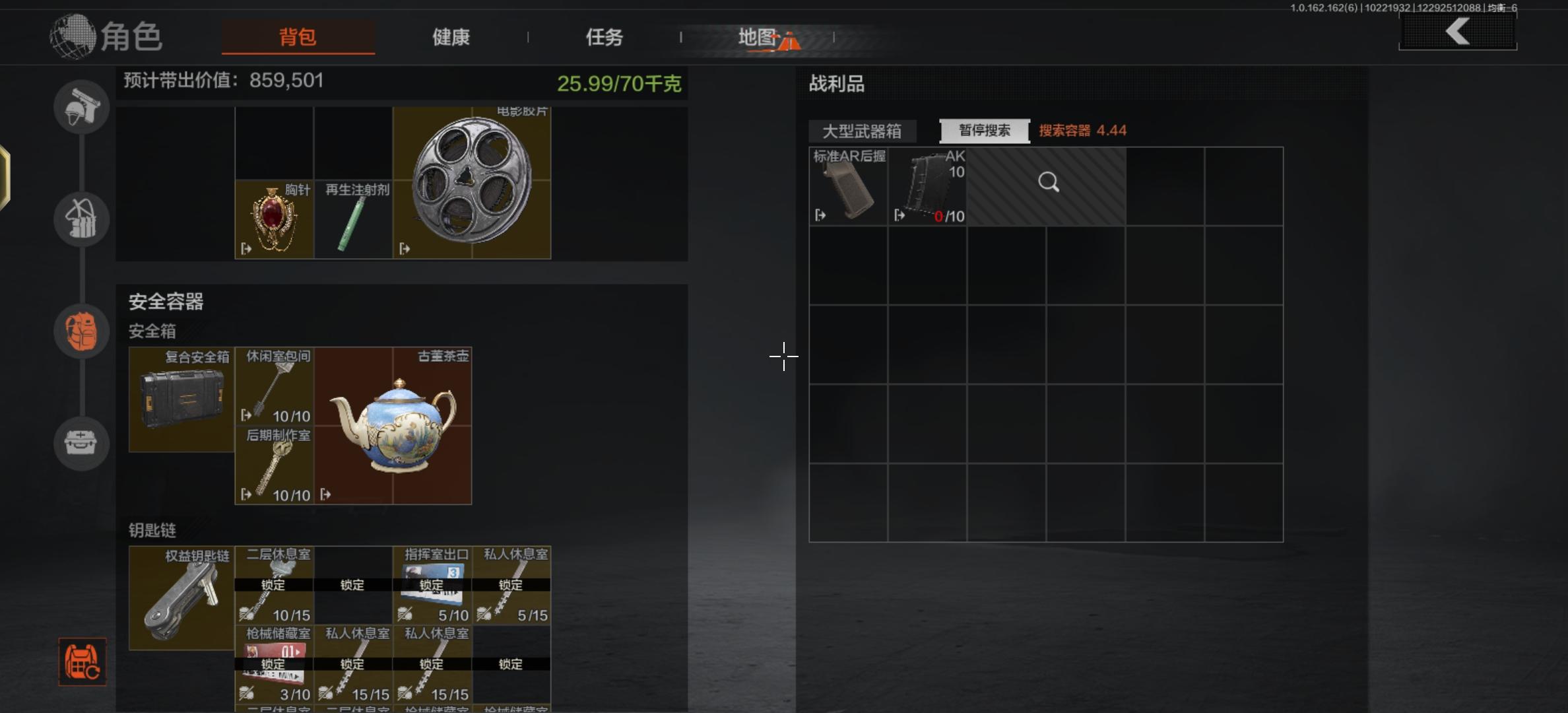1568x713 pixels.
Task: Open the orange backpack sidebar icon
Action: click(81, 331)
